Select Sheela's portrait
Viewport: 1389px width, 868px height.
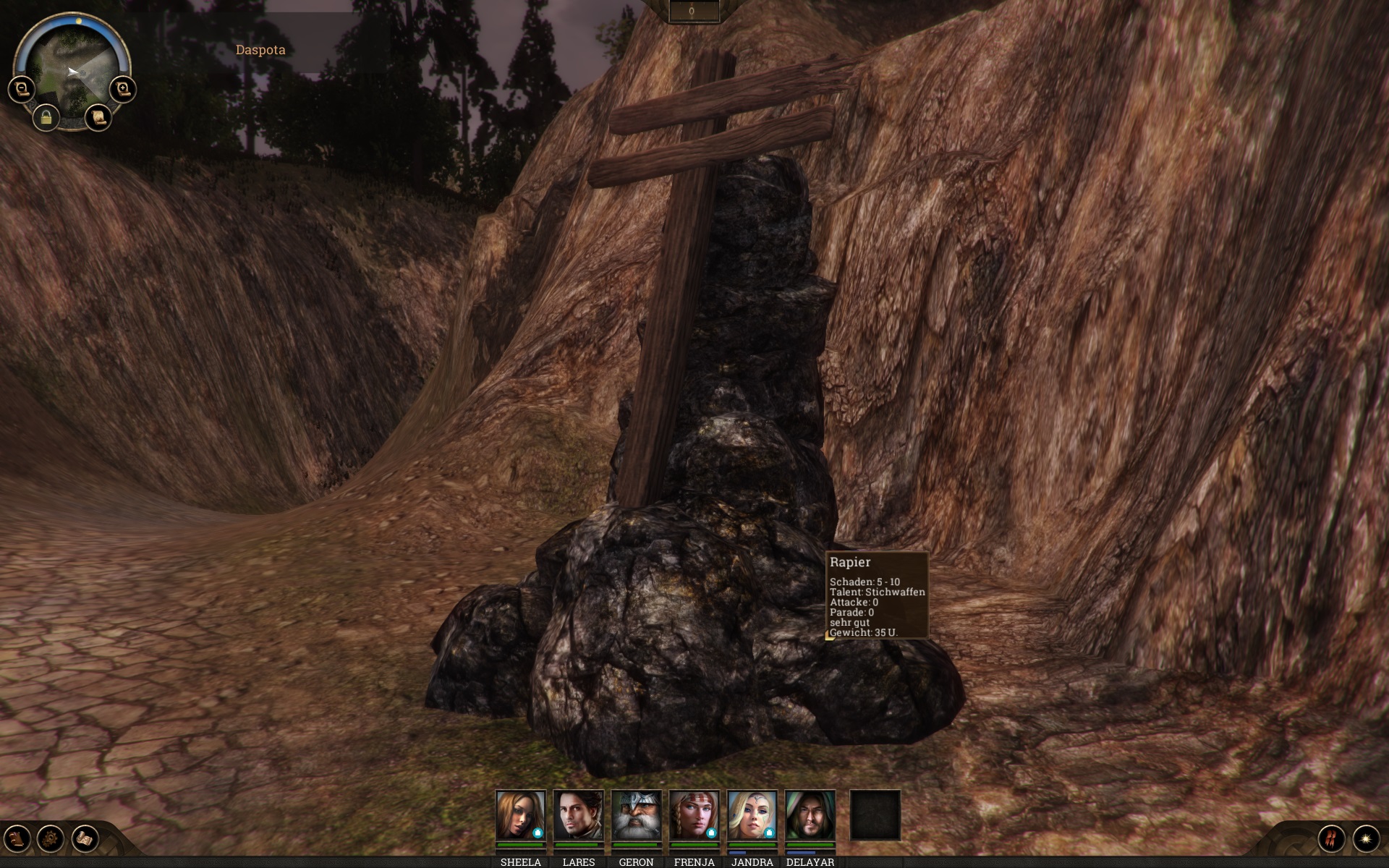click(x=520, y=815)
